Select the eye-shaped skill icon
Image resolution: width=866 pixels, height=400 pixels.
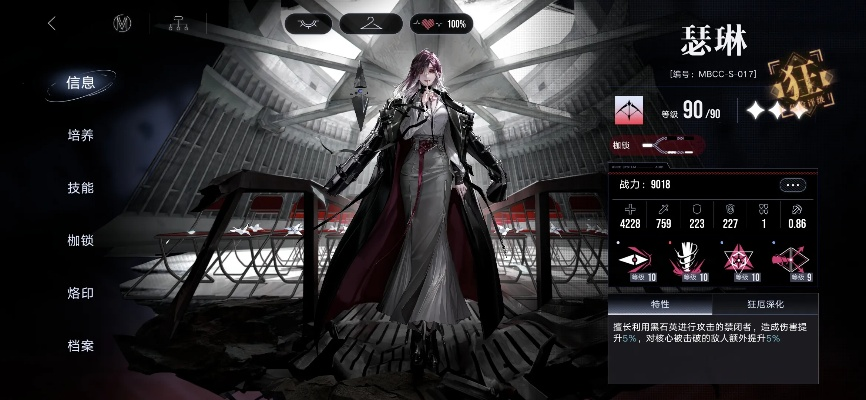coord(636,260)
